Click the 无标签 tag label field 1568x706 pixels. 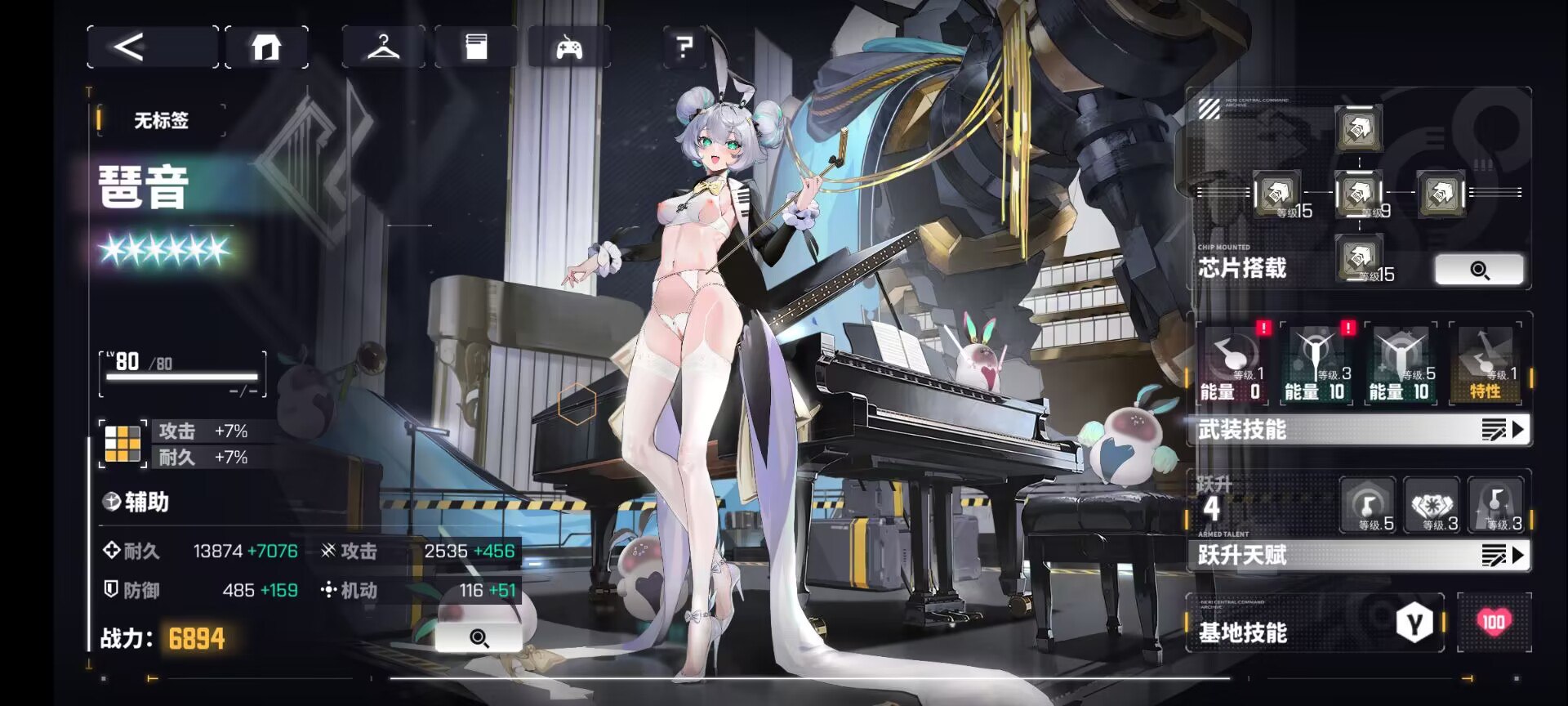[160, 118]
